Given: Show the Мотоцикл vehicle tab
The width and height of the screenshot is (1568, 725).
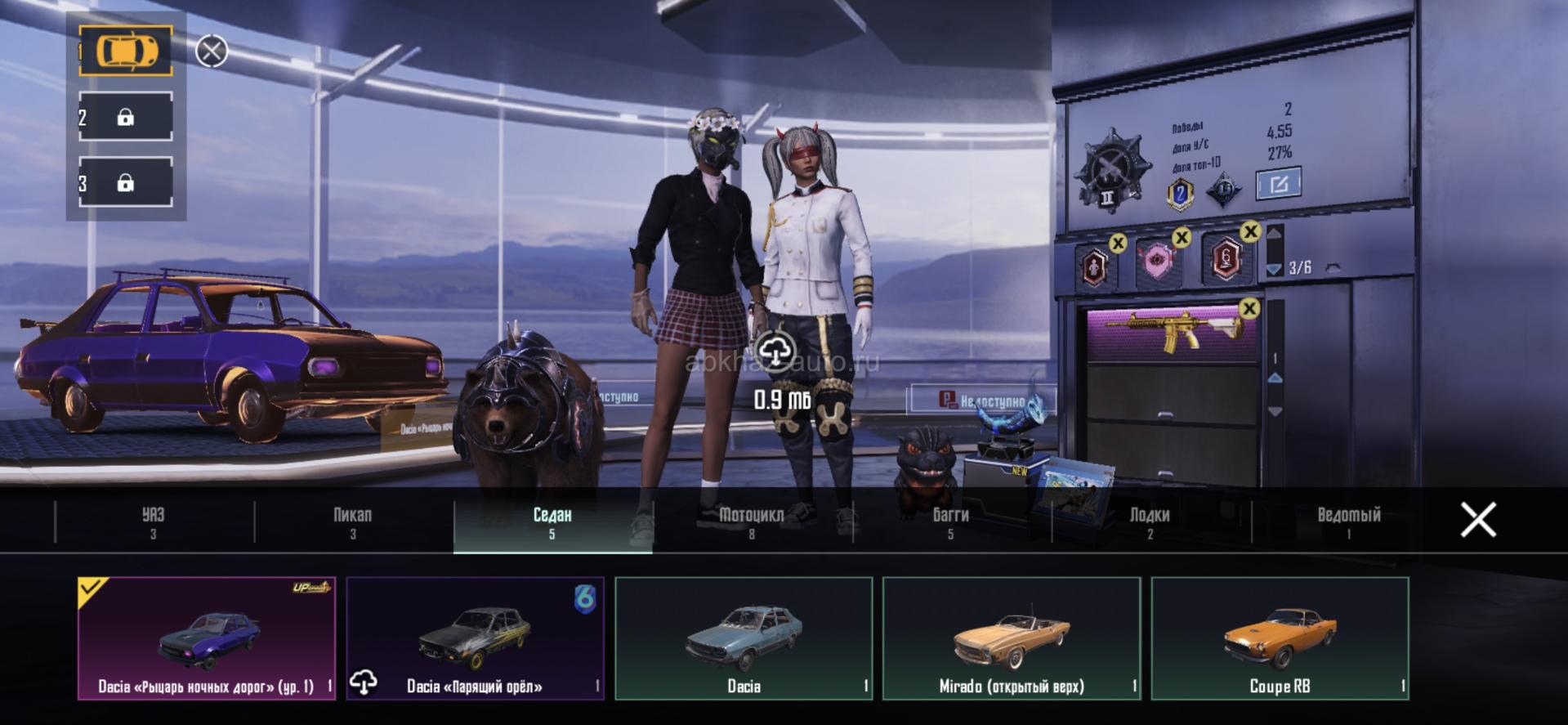Looking at the screenshot, I should [752, 521].
